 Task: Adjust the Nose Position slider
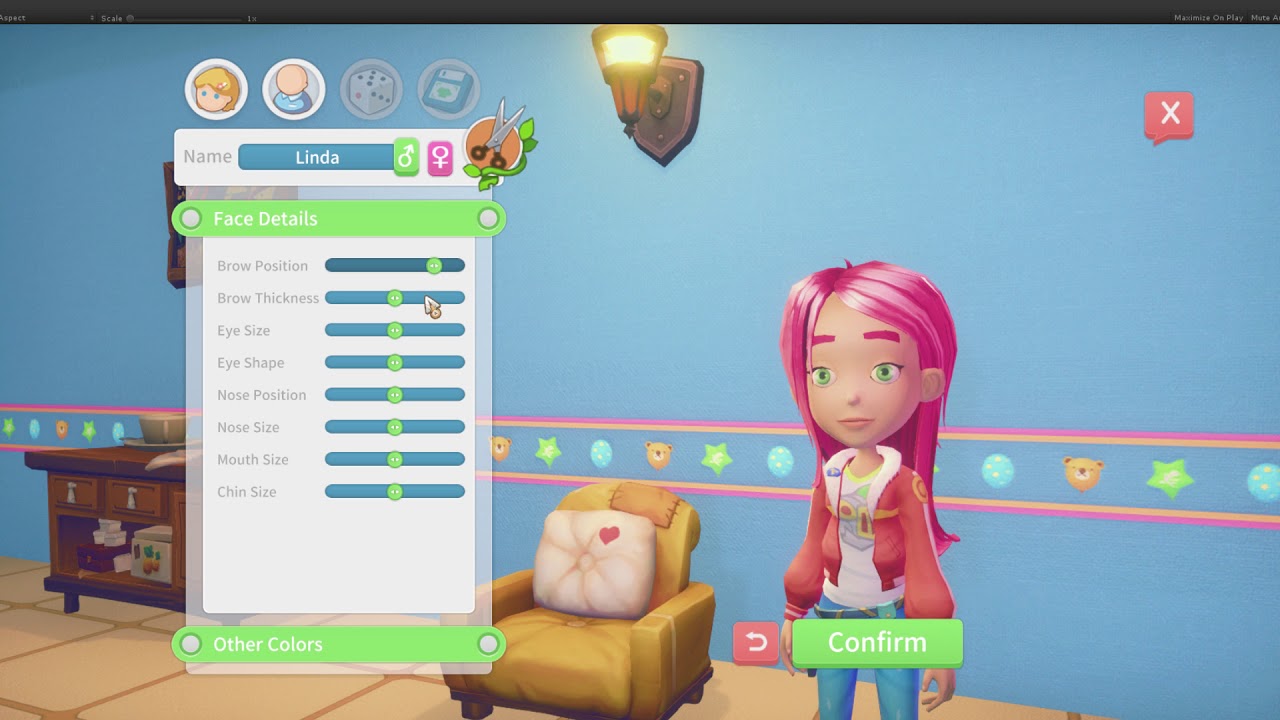395,395
